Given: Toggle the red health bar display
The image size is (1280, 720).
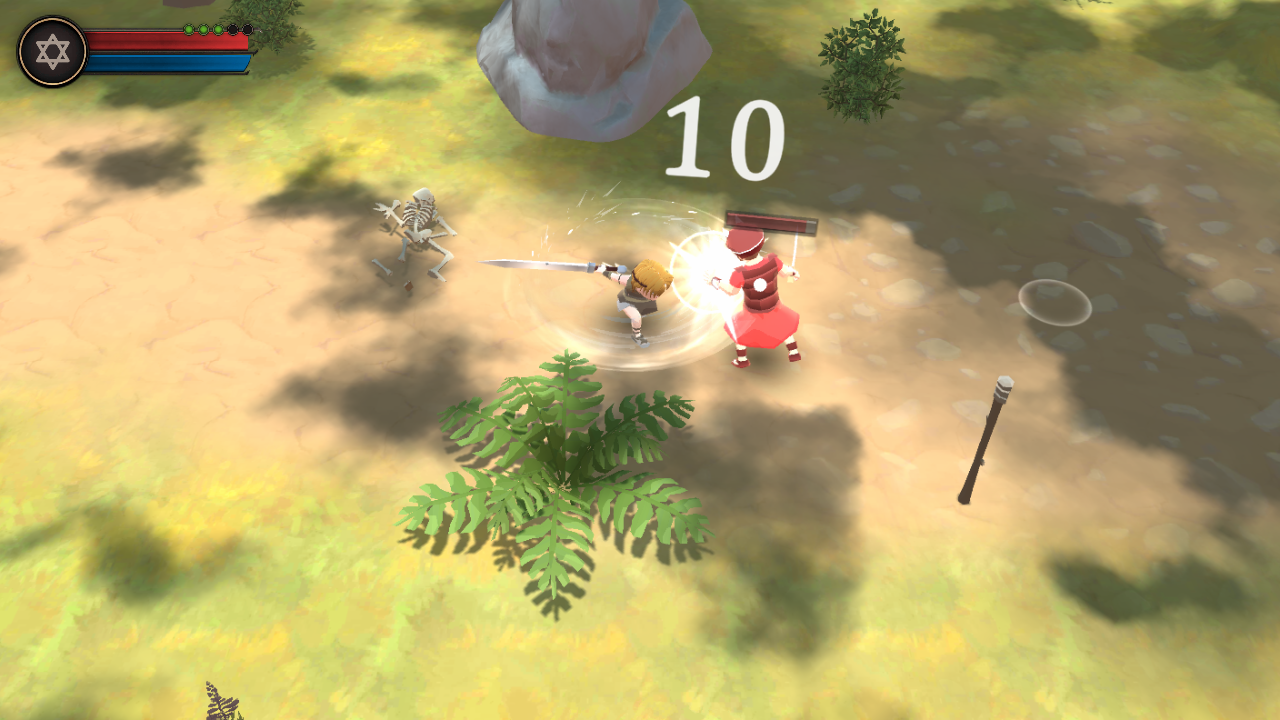Looking at the screenshot, I should (x=168, y=42).
